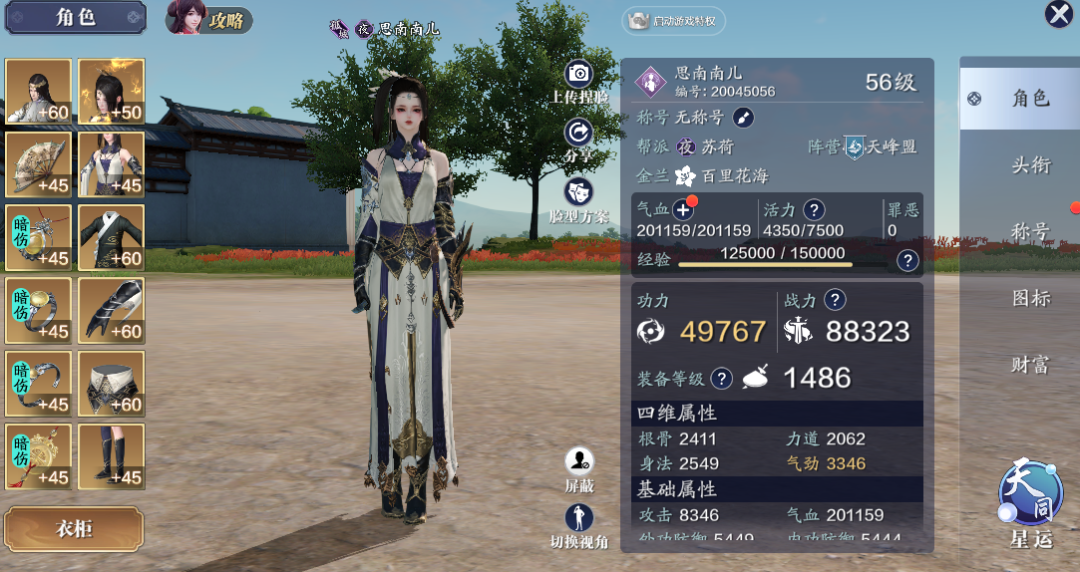This screenshot has height=572, width=1080.
Task: Select the boots equipment slot
Action: pos(111,457)
